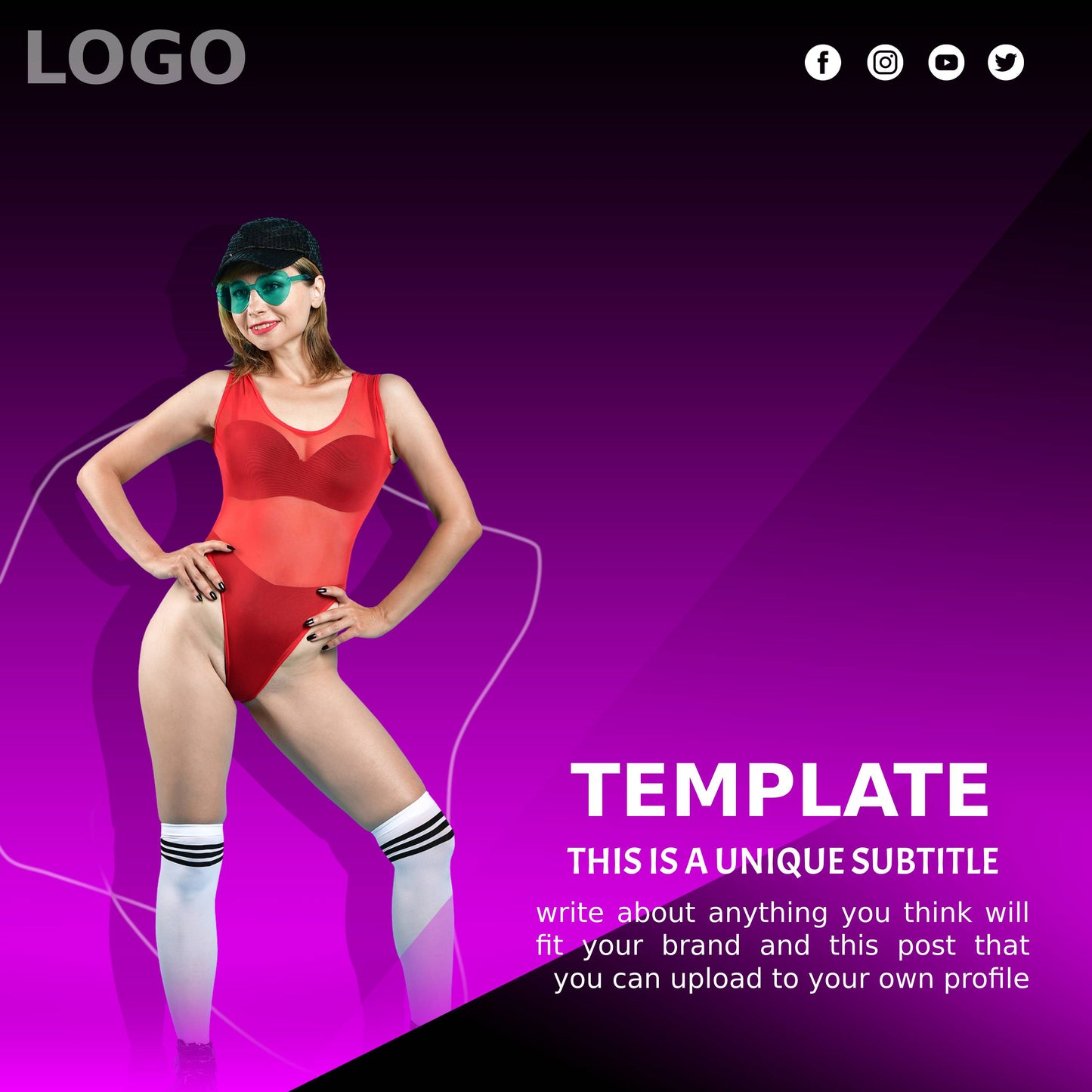Open the YouTube play icon
This screenshot has width=1092, height=1092.
click(x=946, y=62)
